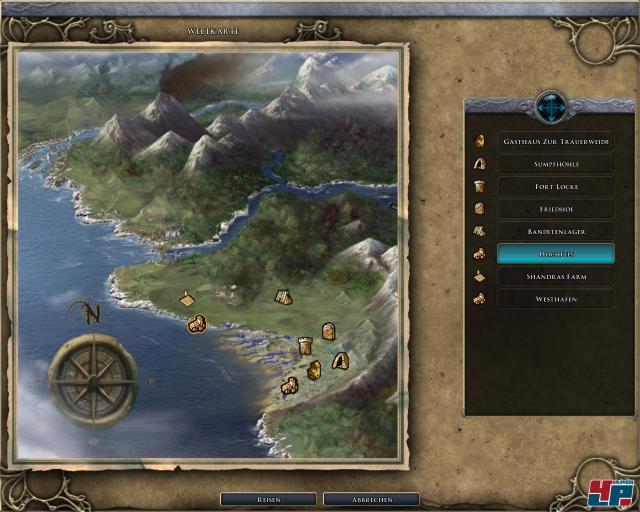Click the farm marker on the map
Image resolution: width=640 pixels, height=512 pixels.
pos(187,298)
